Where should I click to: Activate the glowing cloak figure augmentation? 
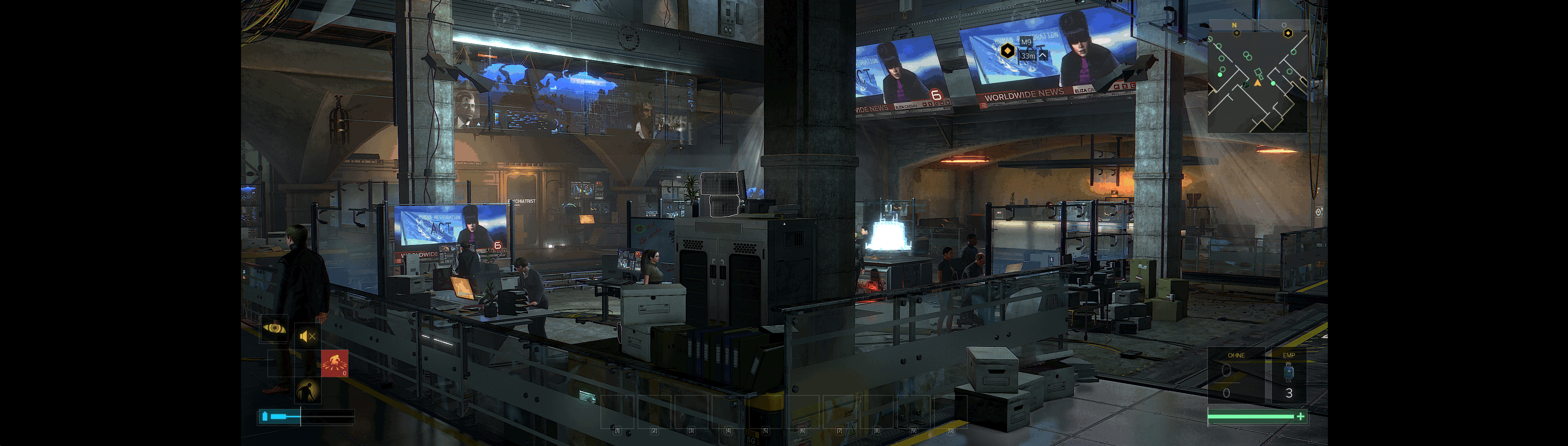point(308,390)
